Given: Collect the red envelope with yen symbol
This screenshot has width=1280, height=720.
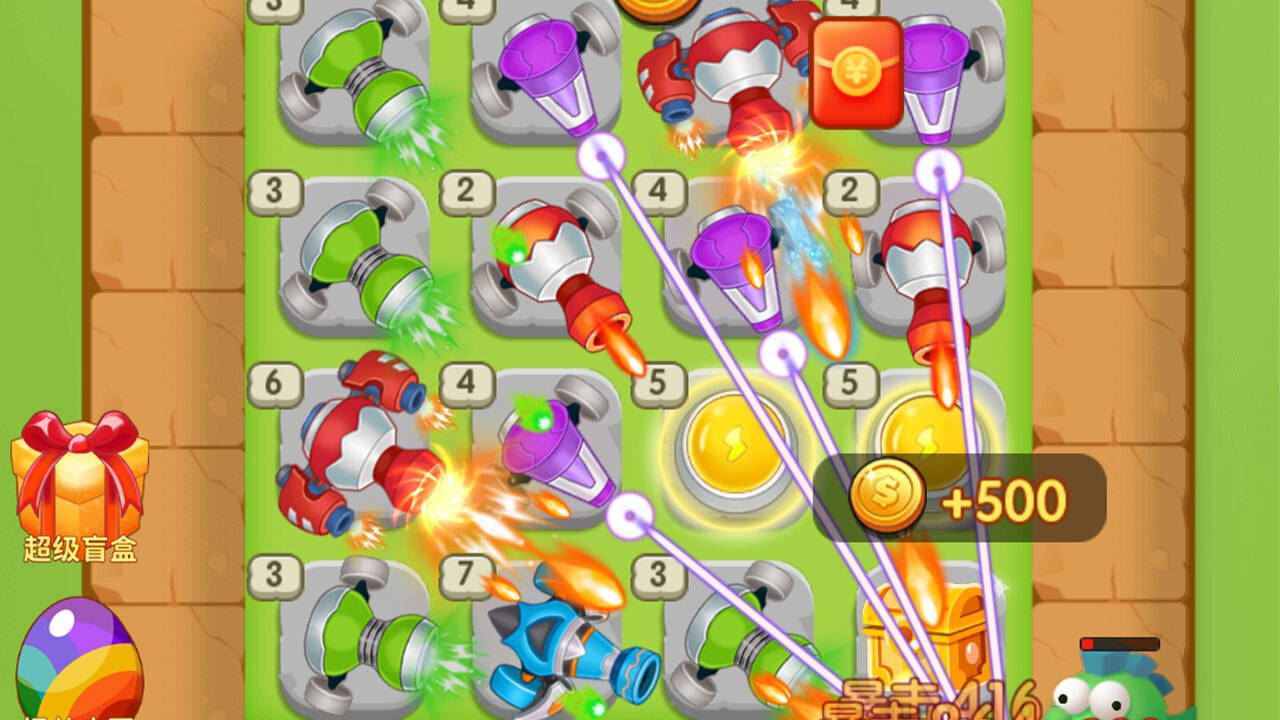Looking at the screenshot, I should [x=855, y=73].
